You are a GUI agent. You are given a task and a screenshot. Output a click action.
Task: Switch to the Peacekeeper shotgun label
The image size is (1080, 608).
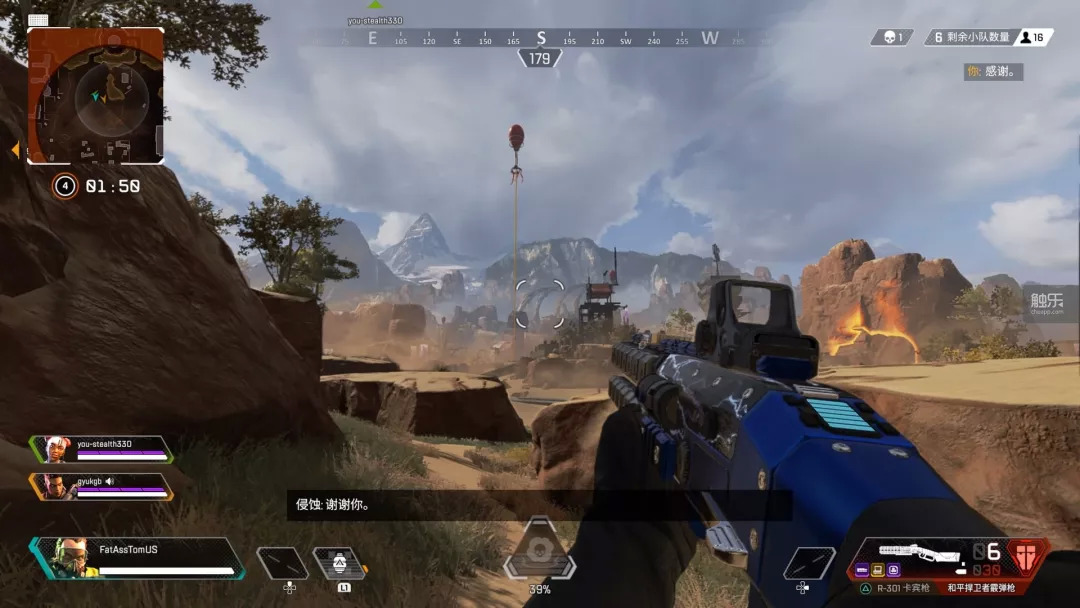982,588
